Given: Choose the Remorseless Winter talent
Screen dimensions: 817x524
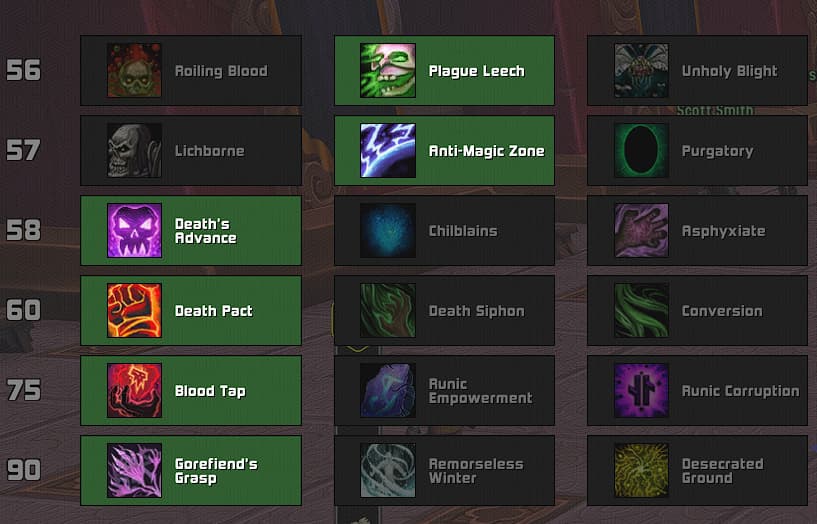Looking at the screenshot, I should (x=444, y=471).
